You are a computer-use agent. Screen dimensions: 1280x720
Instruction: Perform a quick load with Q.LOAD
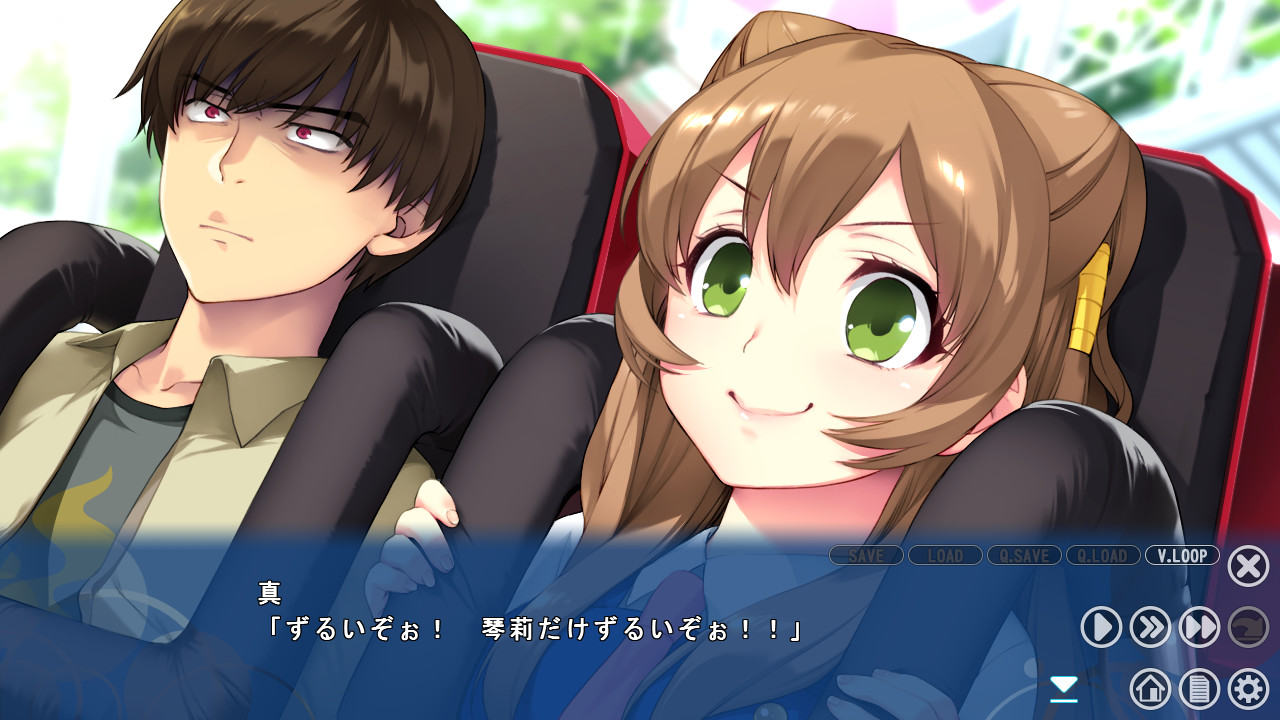[1103, 556]
